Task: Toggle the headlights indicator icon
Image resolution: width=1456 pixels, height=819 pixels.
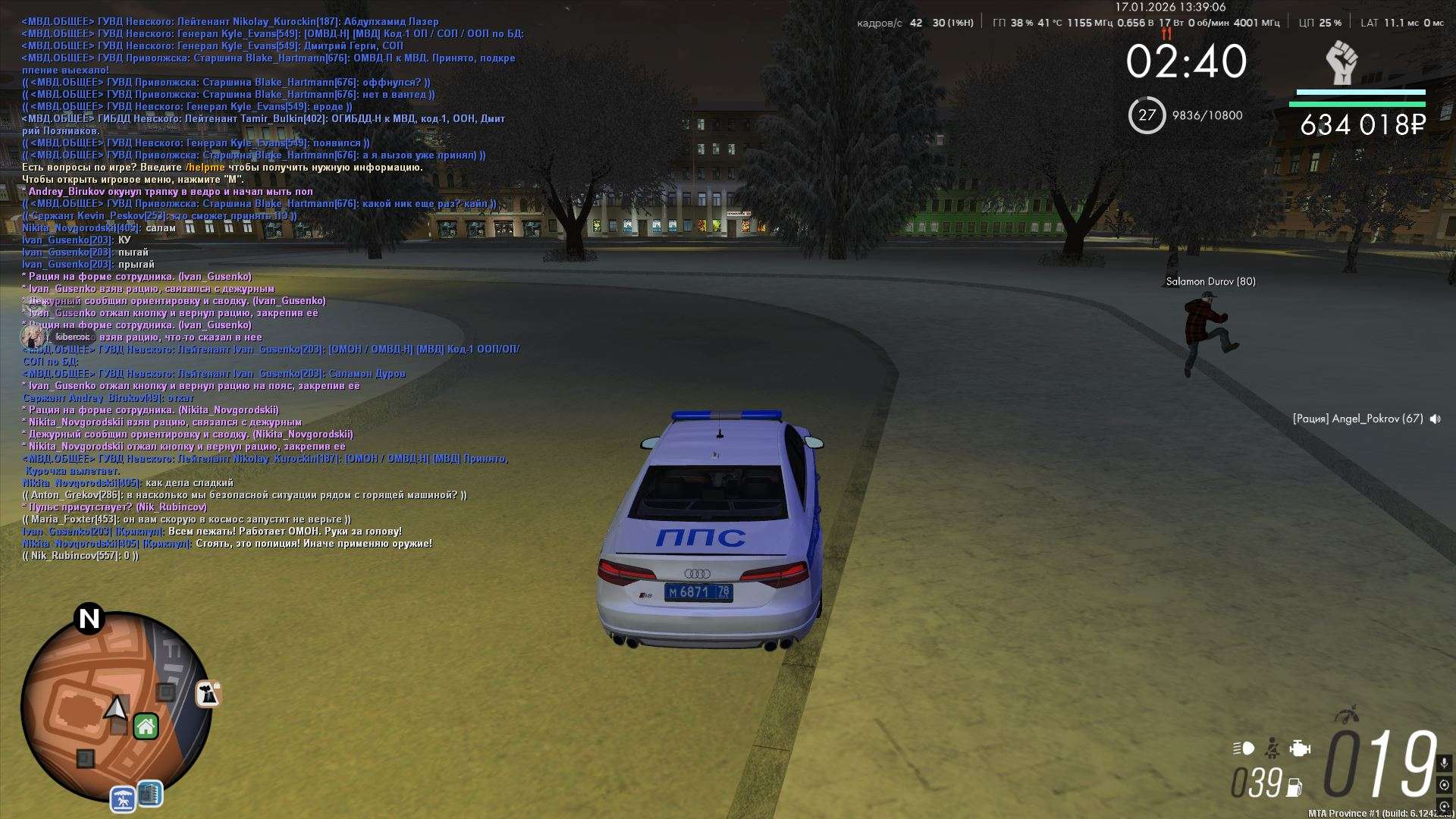Action: [1244, 748]
